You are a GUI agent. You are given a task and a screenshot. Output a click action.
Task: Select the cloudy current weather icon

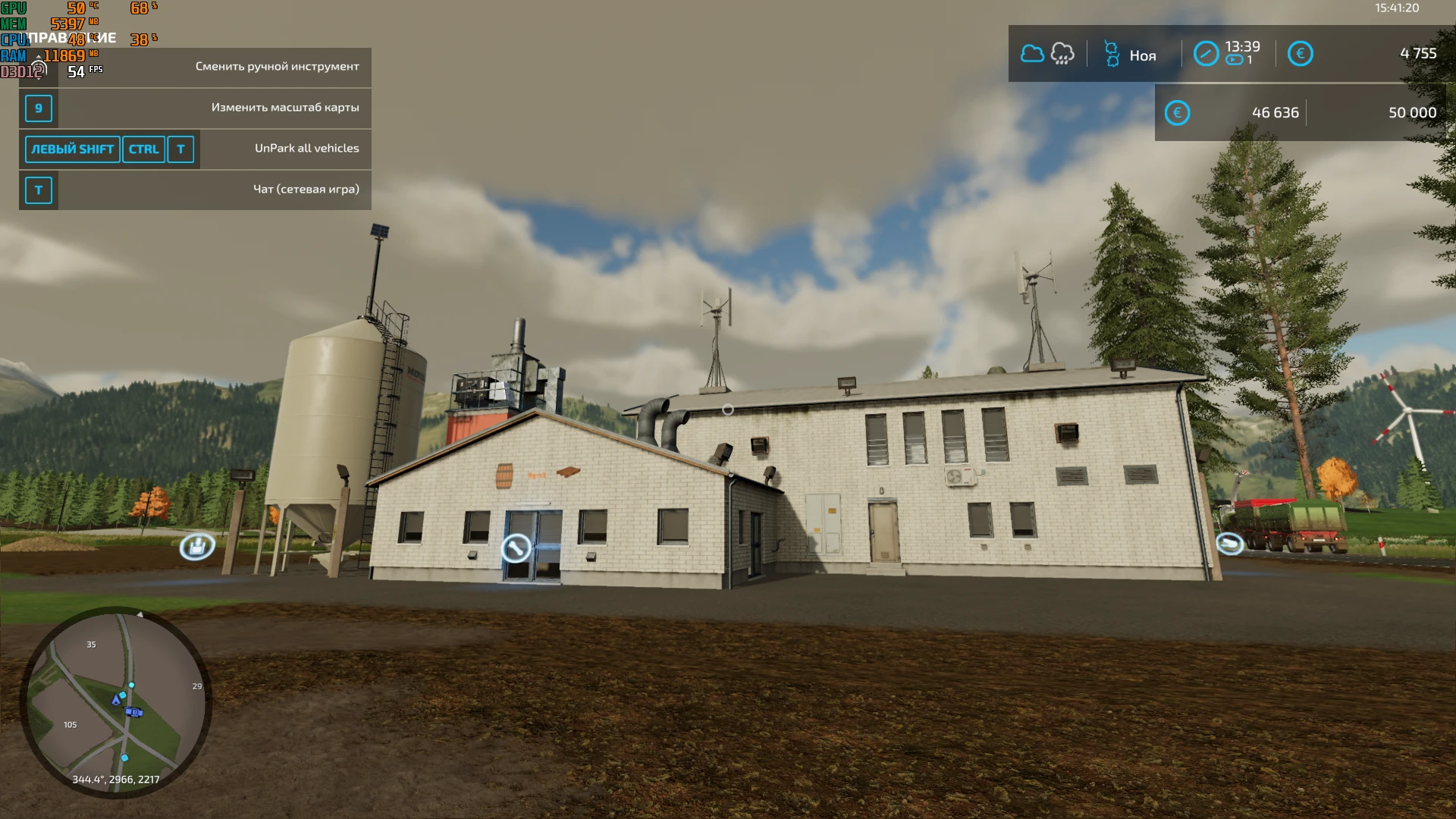pos(1033,53)
